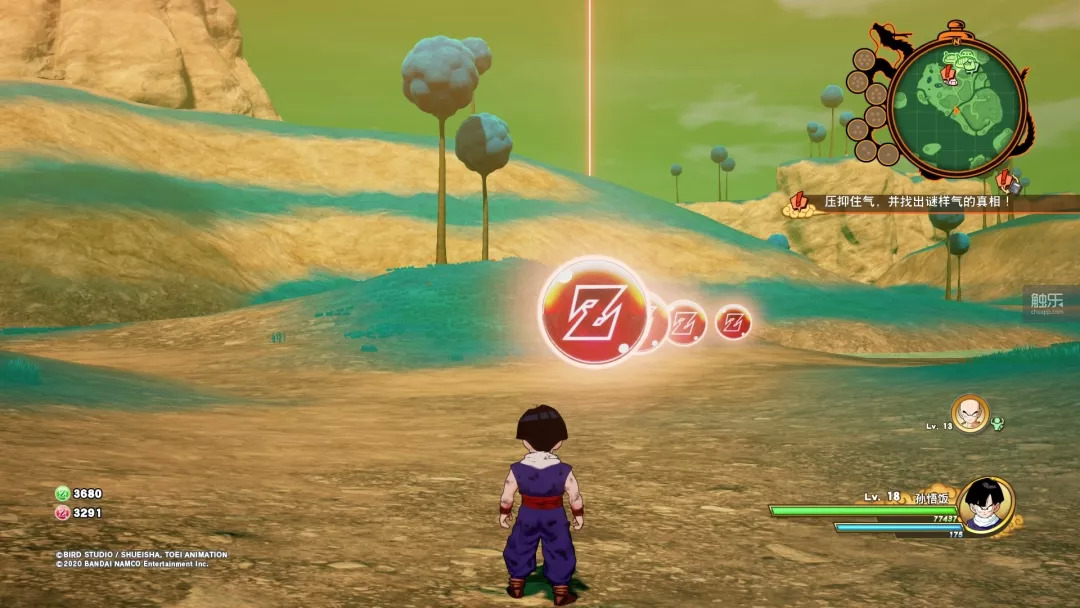
Task: Click the green Z orb counter icon
Action: [x=62, y=493]
